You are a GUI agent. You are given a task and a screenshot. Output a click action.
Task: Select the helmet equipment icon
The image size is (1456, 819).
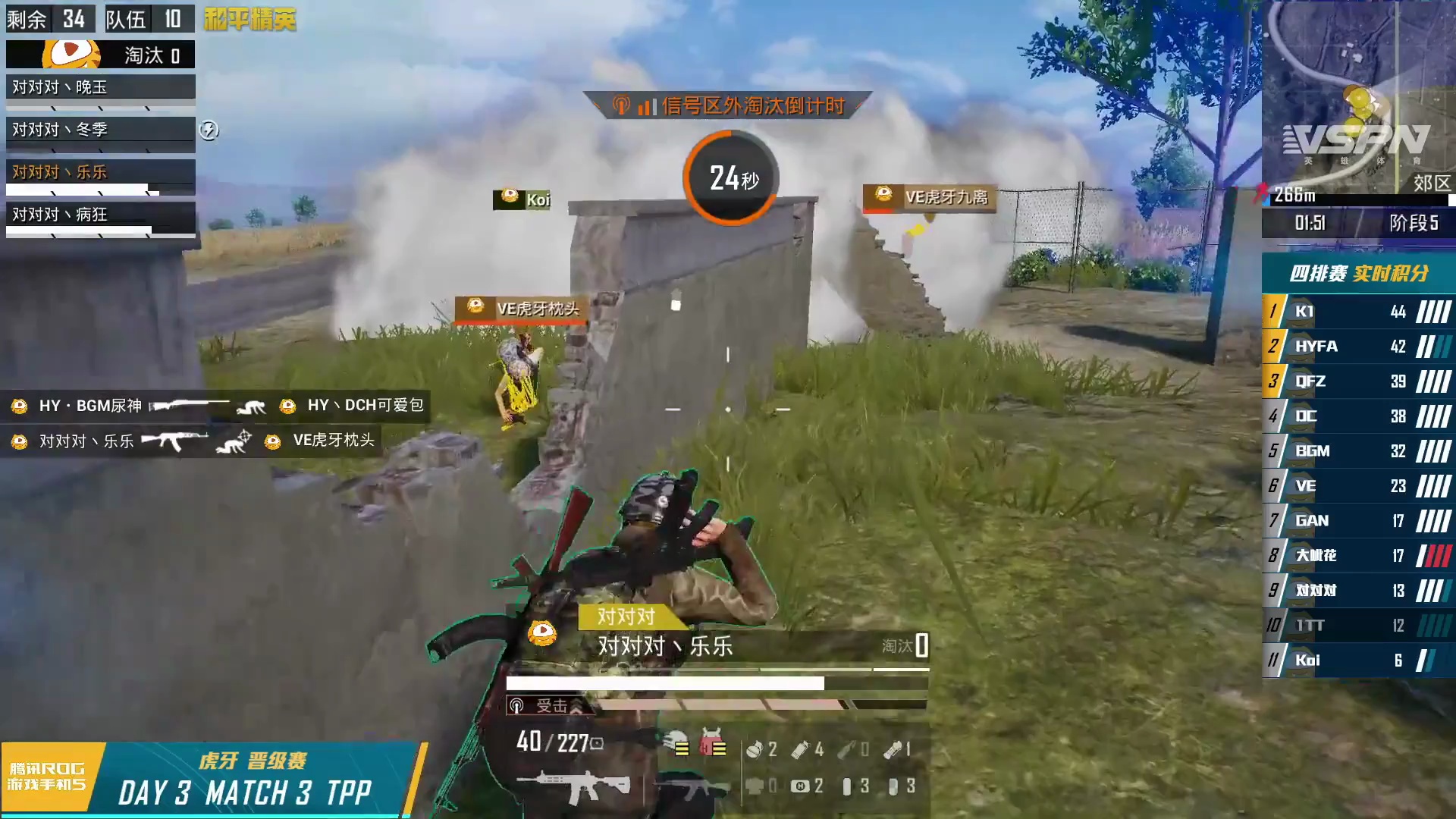click(676, 744)
